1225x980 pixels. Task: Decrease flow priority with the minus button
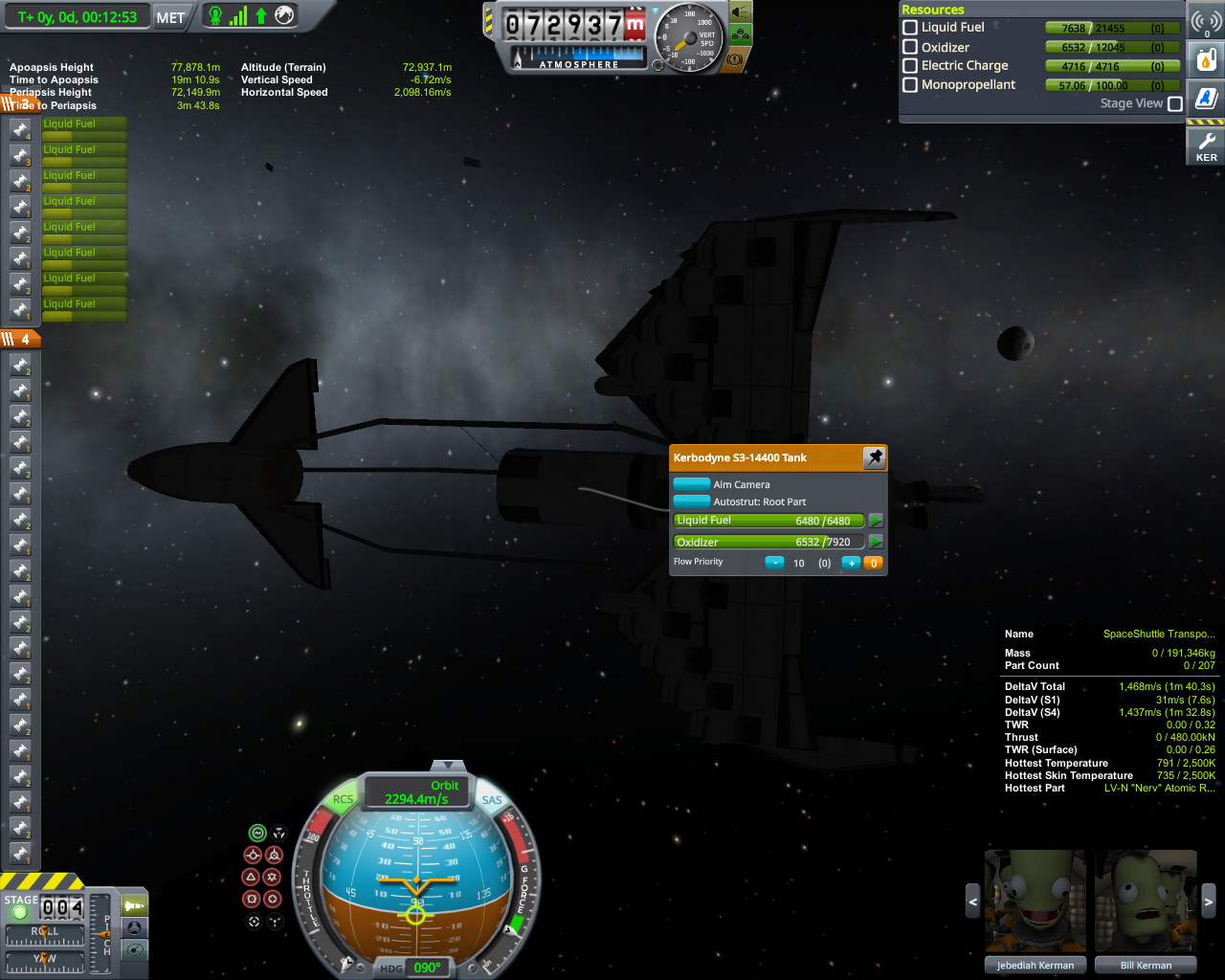(774, 563)
